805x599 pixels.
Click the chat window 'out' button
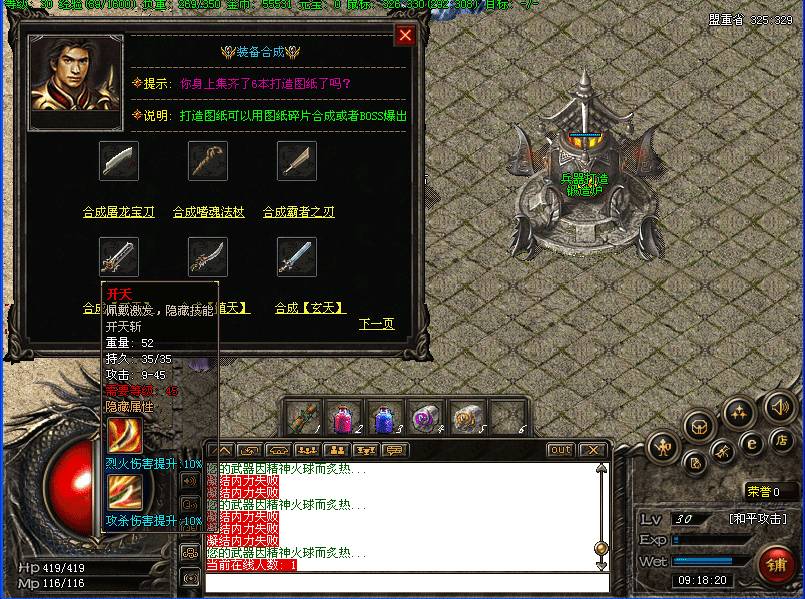(561, 451)
